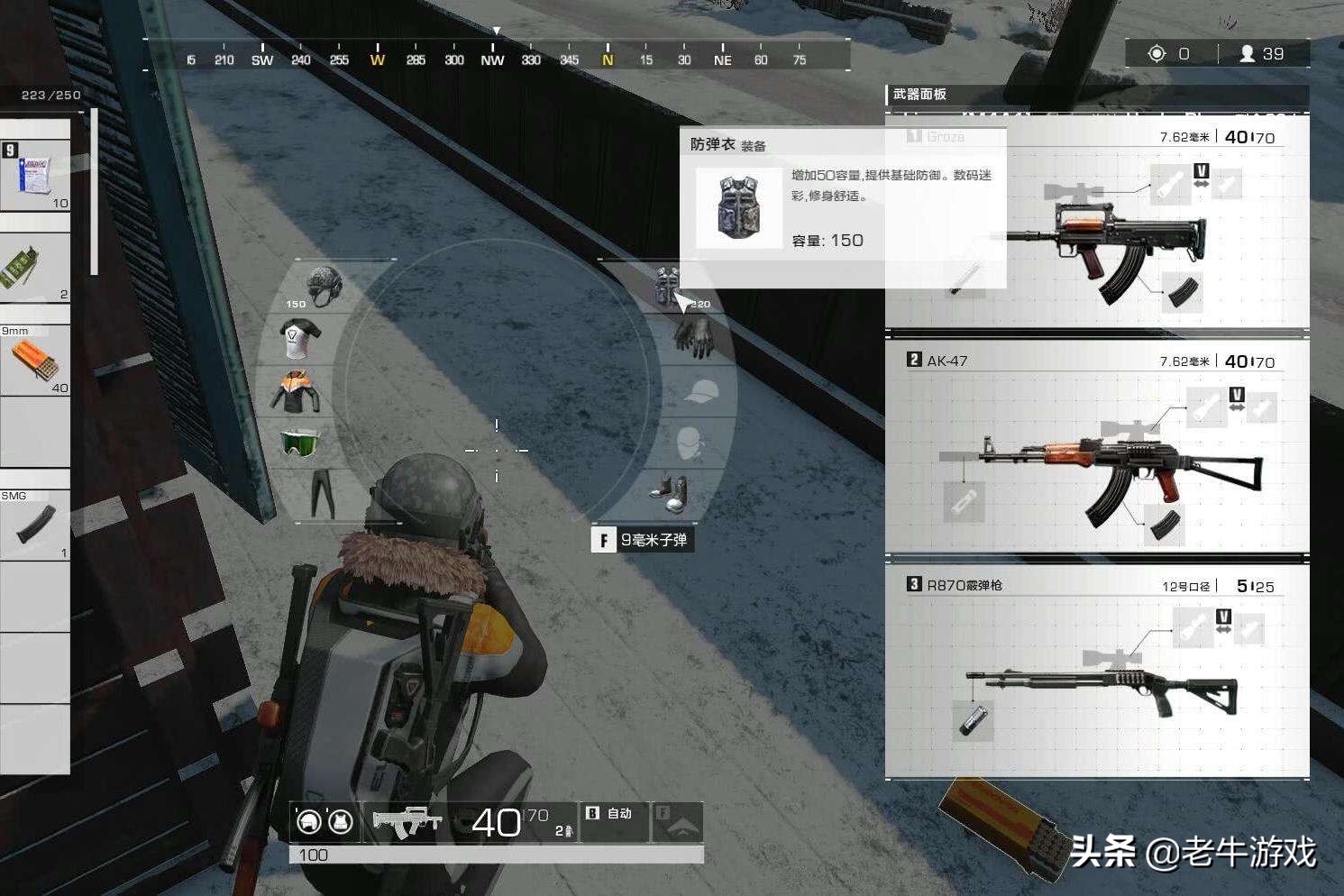Select the white T-shirt equipment slot

299,339
